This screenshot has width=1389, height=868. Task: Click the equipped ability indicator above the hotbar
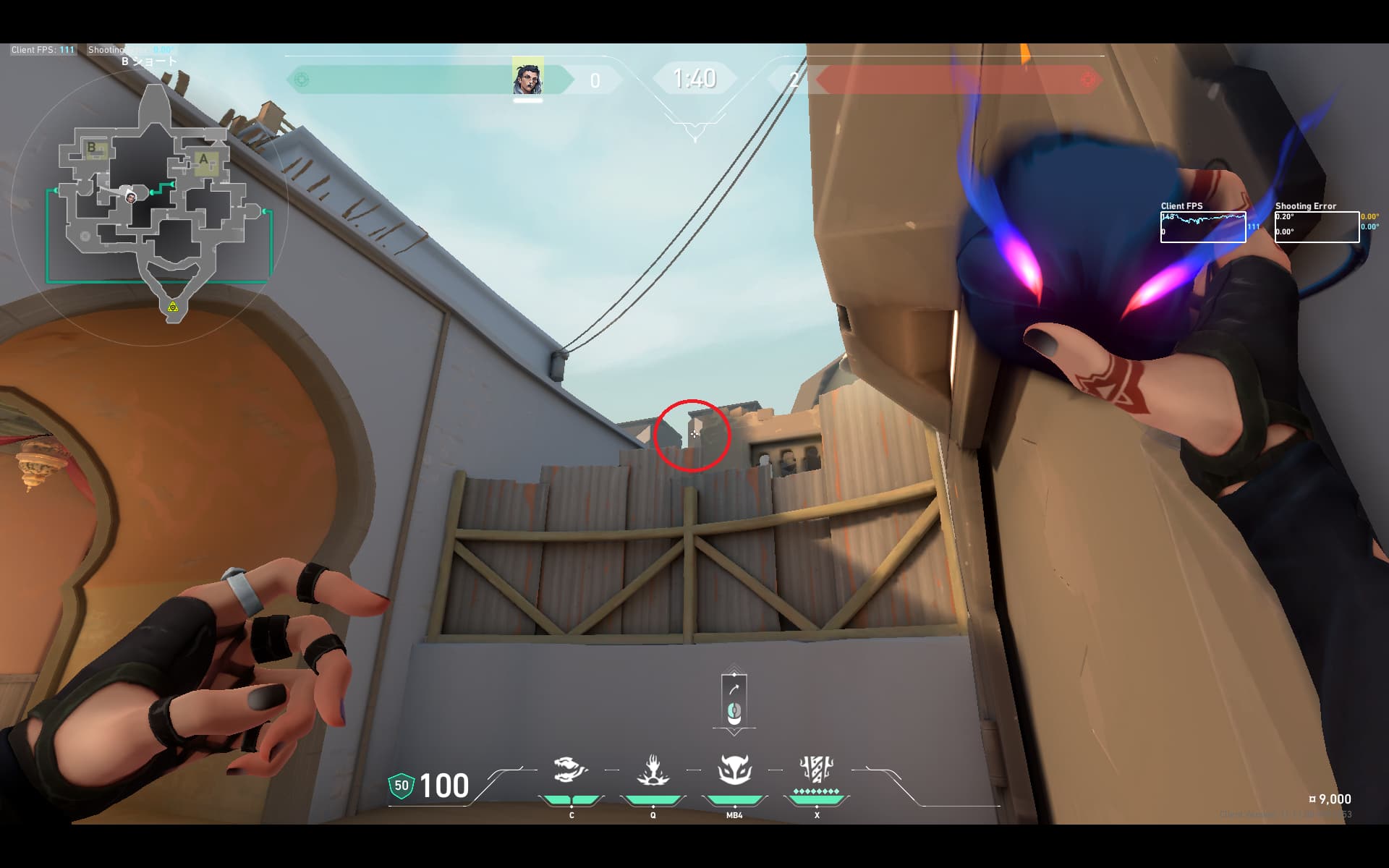point(734,699)
